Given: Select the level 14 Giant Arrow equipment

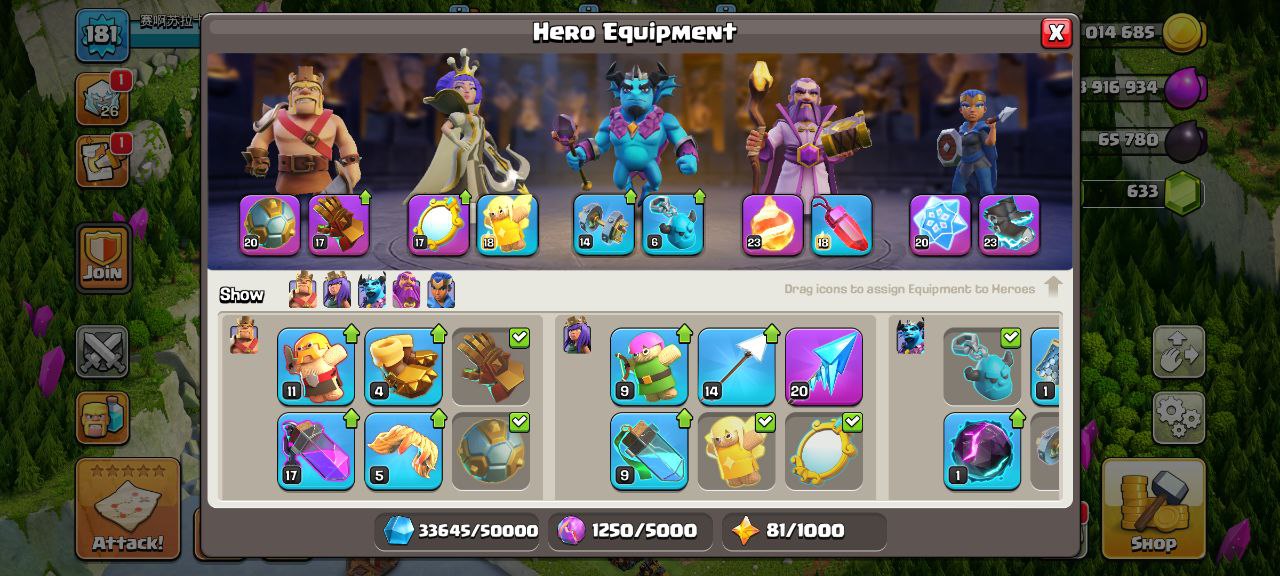Looking at the screenshot, I should click(736, 366).
